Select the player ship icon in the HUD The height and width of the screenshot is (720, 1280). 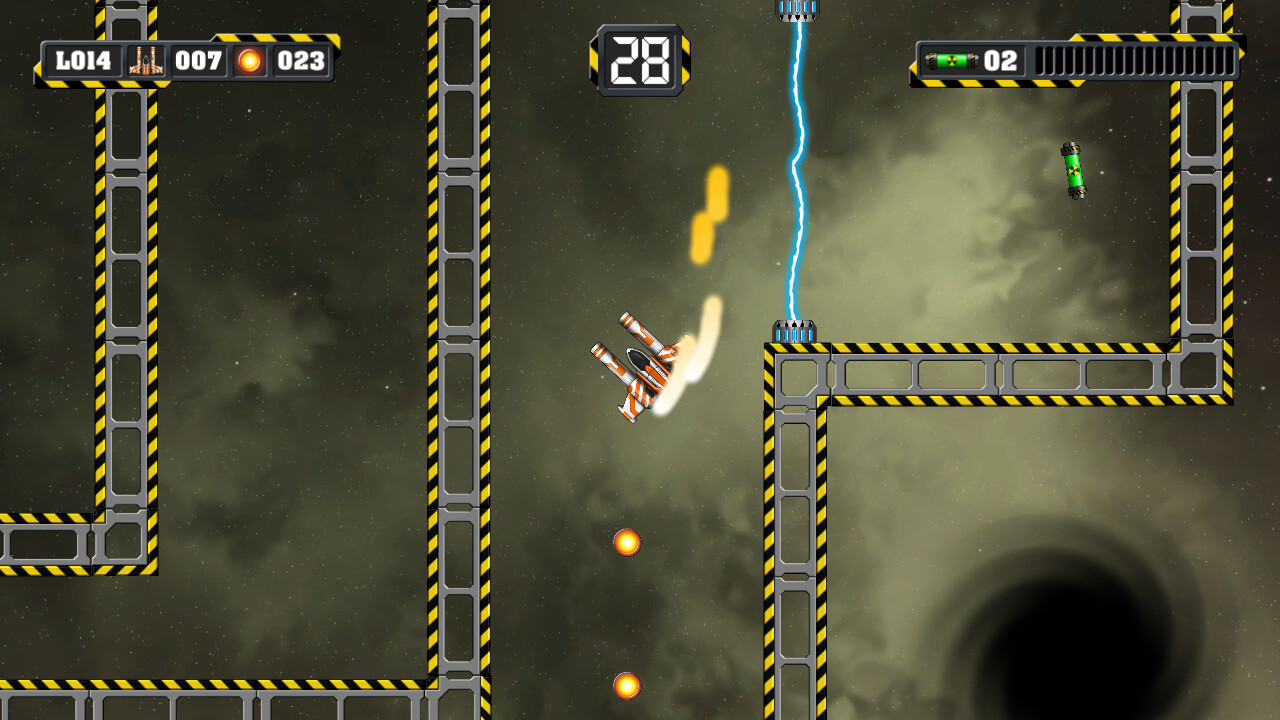coord(148,61)
